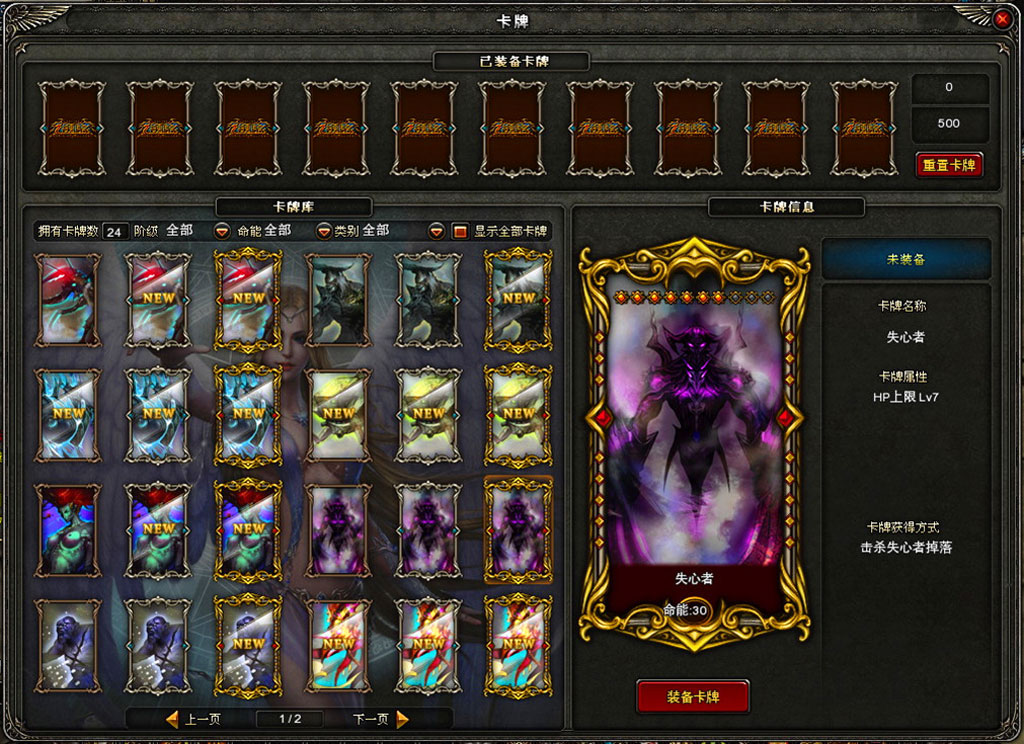1024x744 pixels.
Task: Pick the gold-framed purple demon card
Action: 518,530
